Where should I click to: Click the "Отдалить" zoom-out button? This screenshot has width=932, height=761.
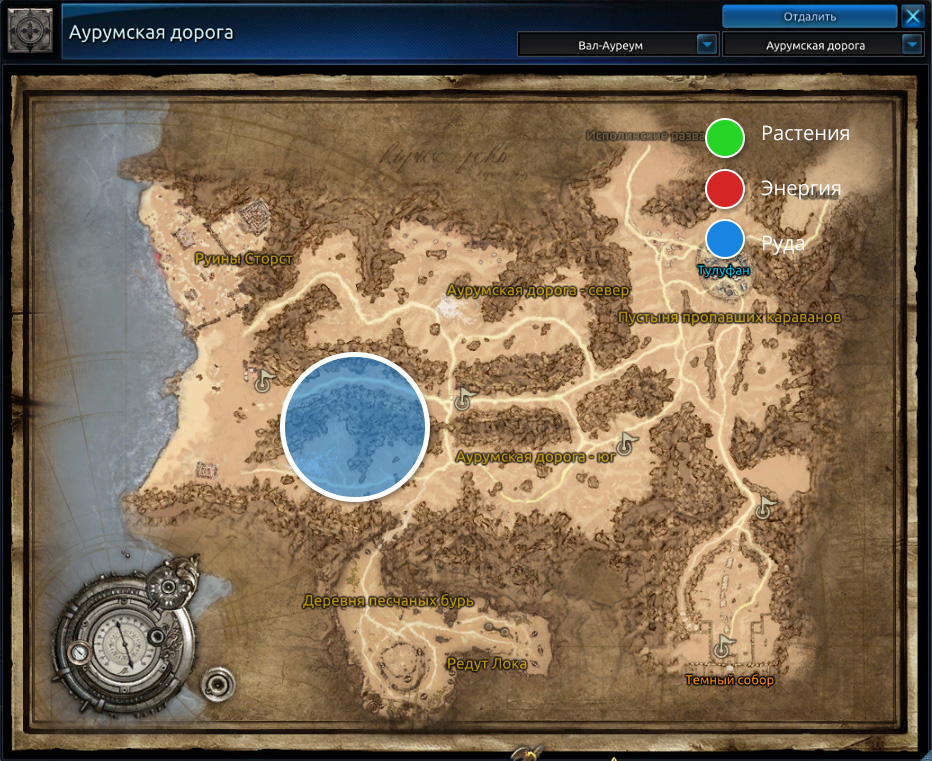pyautogui.click(x=809, y=16)
